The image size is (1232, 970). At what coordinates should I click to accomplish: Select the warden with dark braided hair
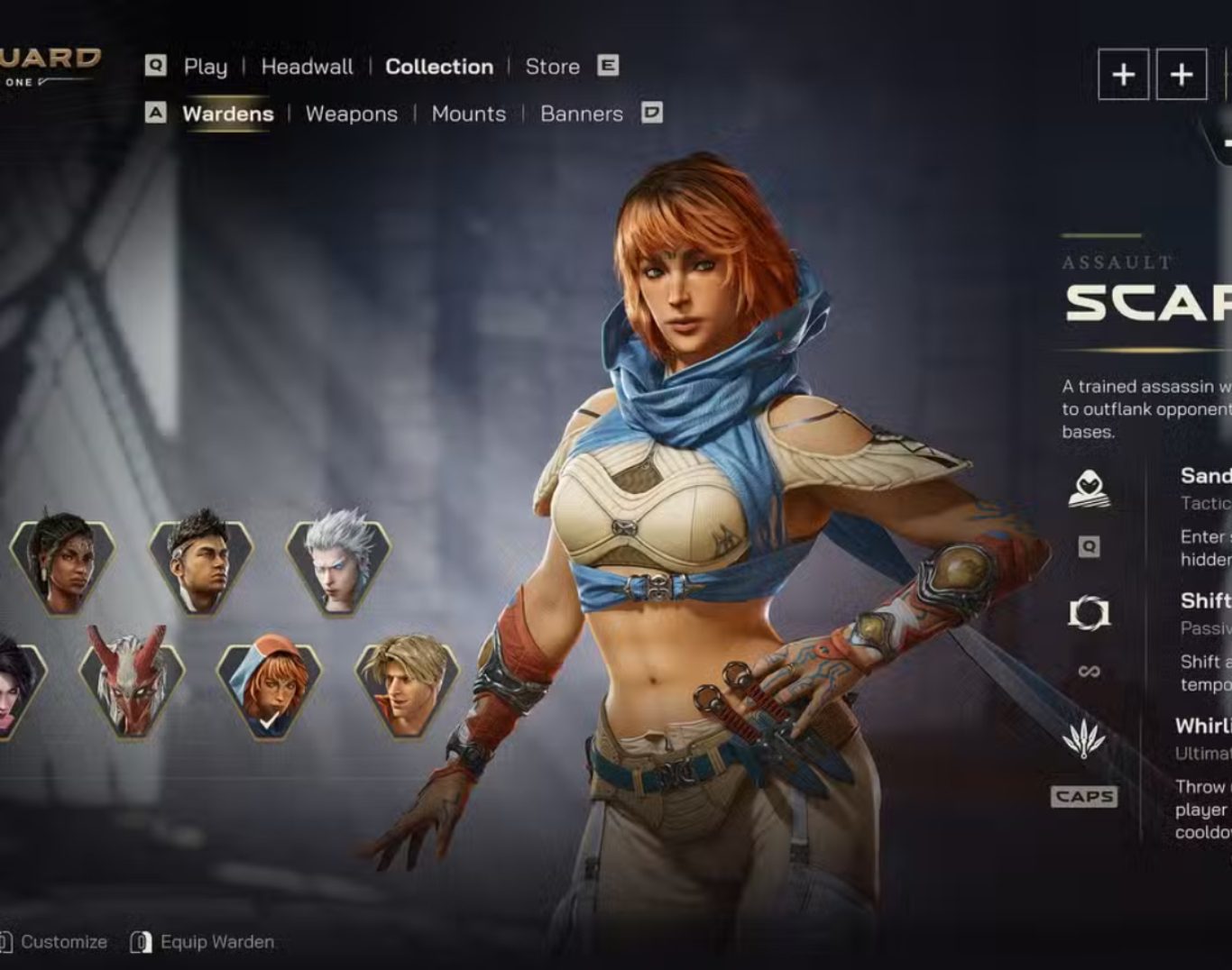pyautogui.click(x=62, y=562)
